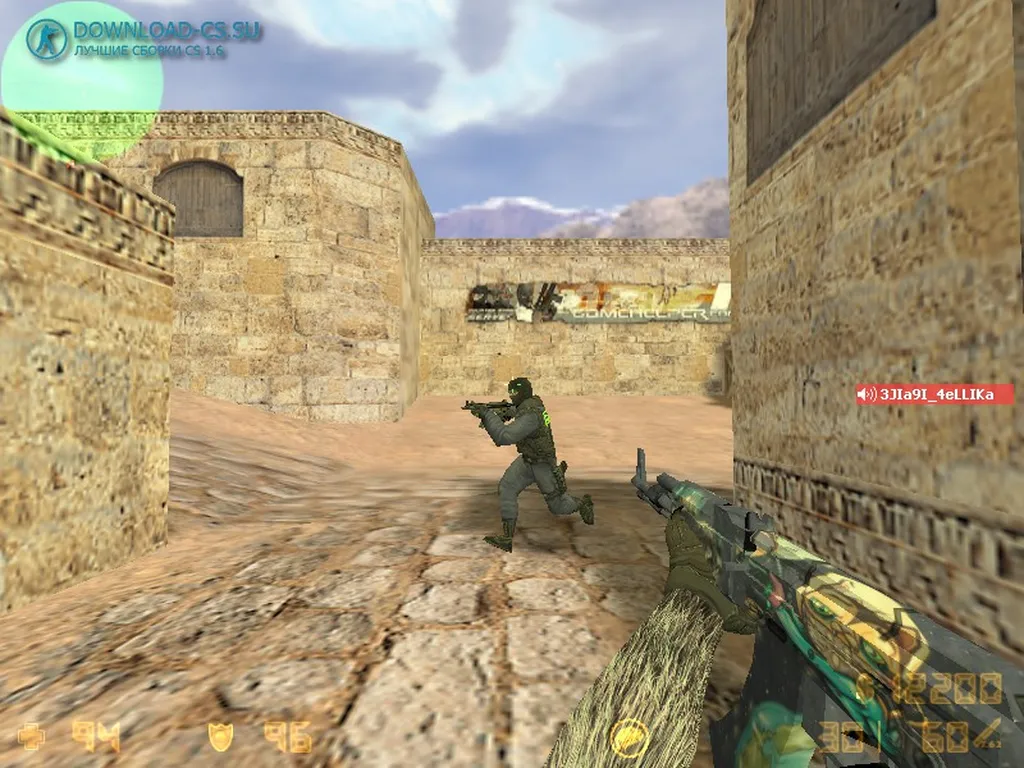
Task: Click the health cross icon
Action: click(x=31, y=737)
